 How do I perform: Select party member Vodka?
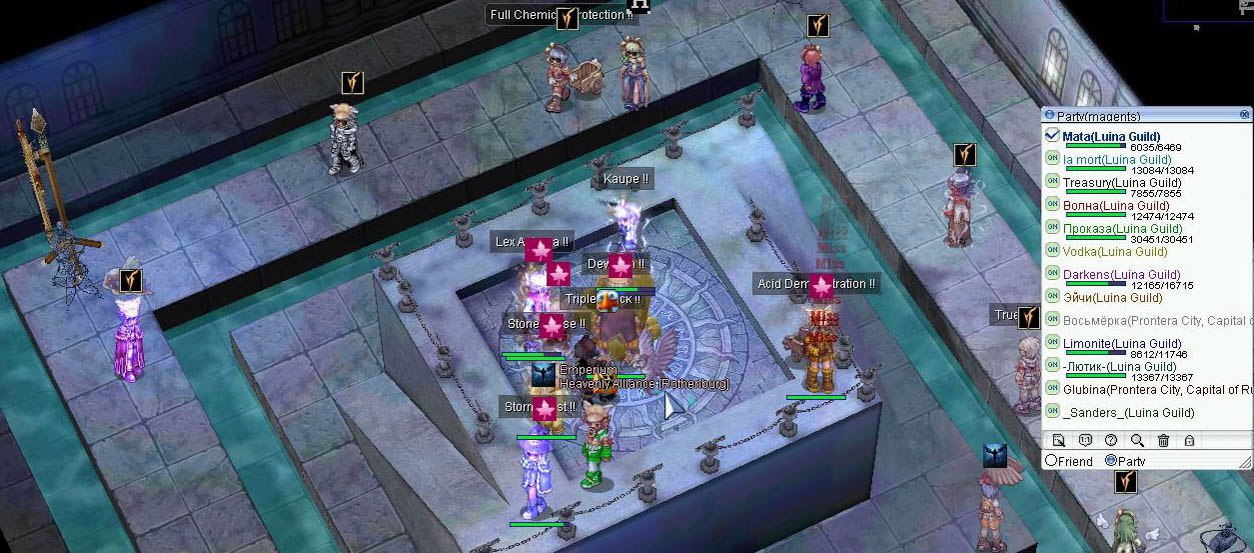point(1100,252)
